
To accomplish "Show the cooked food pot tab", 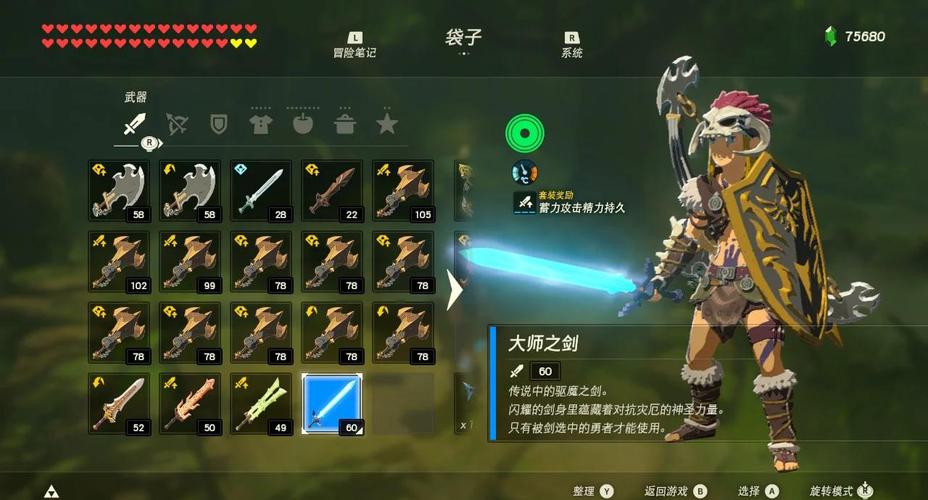I will pos(345,124).
